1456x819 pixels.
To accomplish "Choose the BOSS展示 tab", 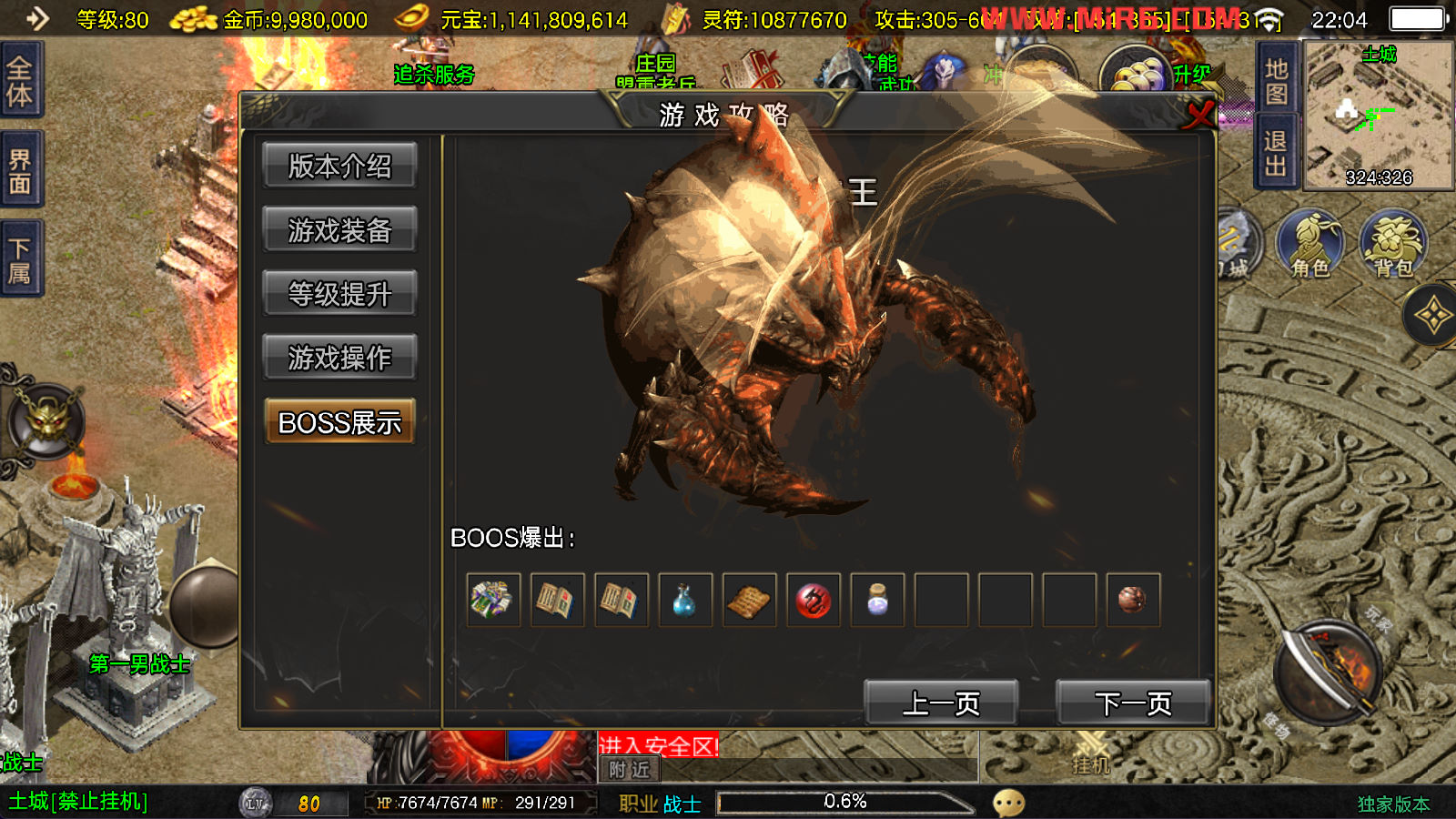I will coord(339,422).
